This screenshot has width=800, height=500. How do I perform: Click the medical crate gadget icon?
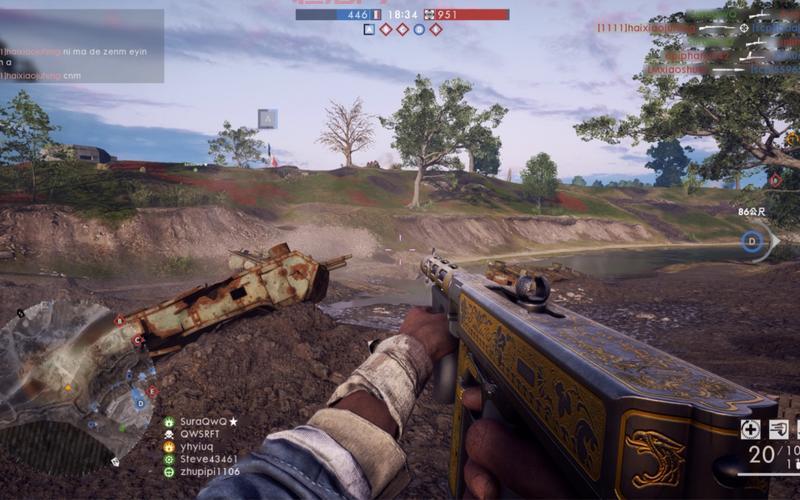tap(750, 429)
